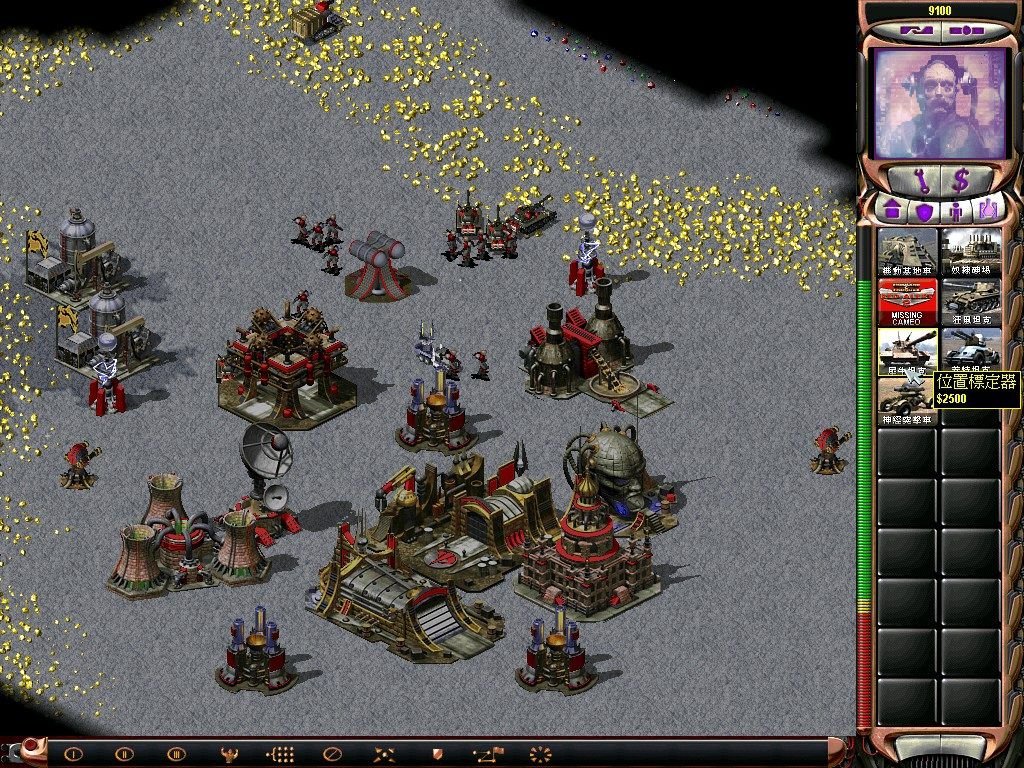Viewport: 1024px width, 768px height.
Task: Queue the green tank beside Missing Cameo
Action: pyautogui.click(x=971, y=301)
